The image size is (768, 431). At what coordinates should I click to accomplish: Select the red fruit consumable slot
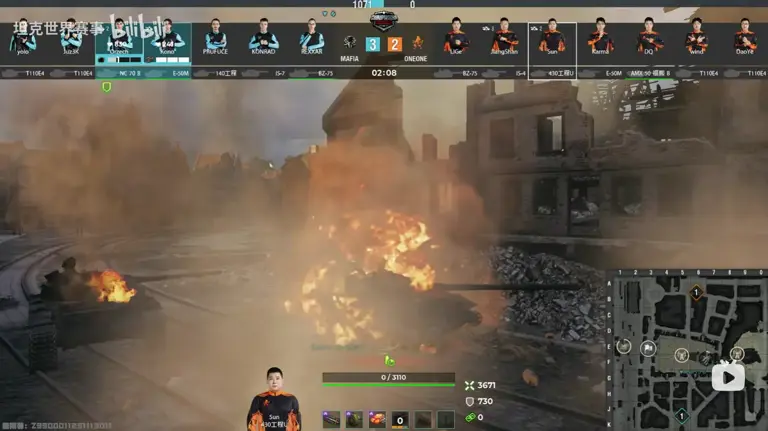377,419
